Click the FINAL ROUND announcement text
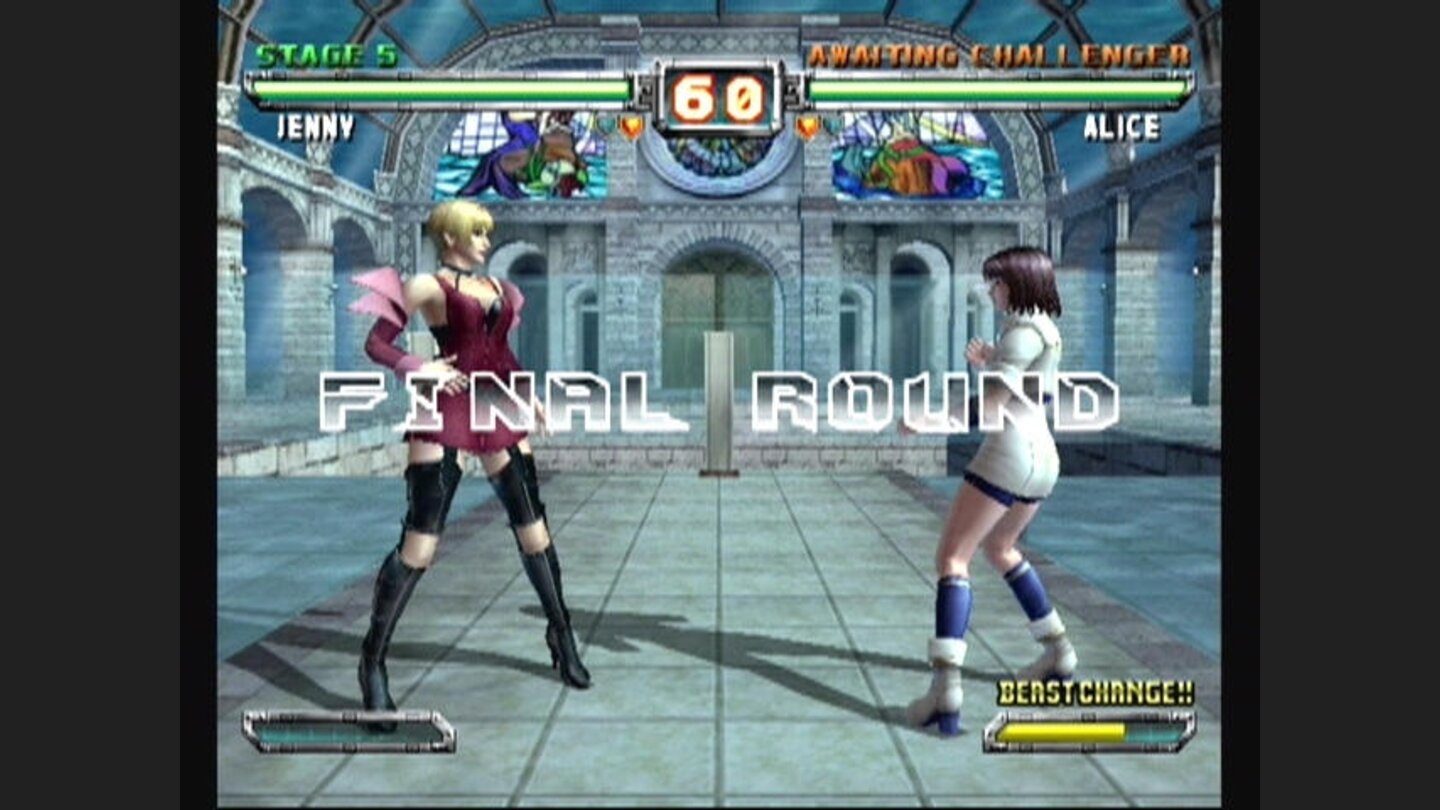 [718, 398]
